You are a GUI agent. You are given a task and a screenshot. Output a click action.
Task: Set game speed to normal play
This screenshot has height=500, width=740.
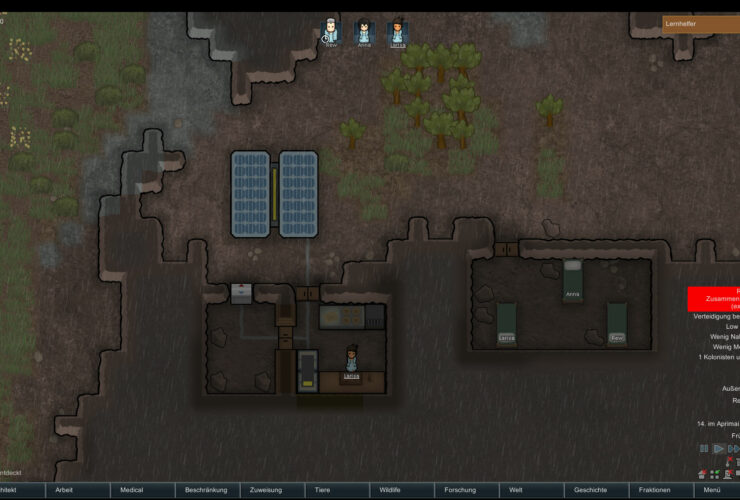click(x=718, y=449)
